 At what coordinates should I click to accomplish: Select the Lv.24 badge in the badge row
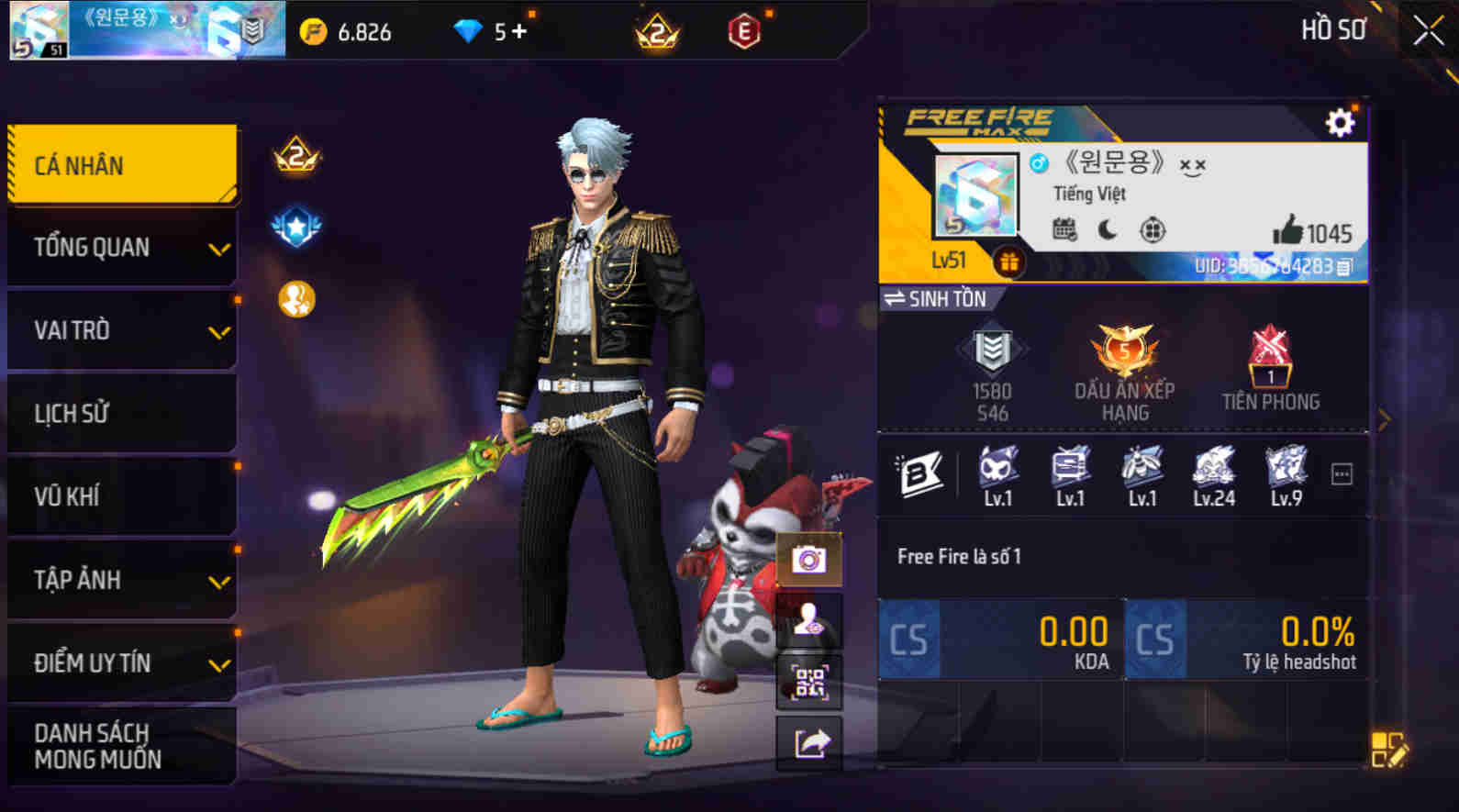click(x=1214, y=470)
